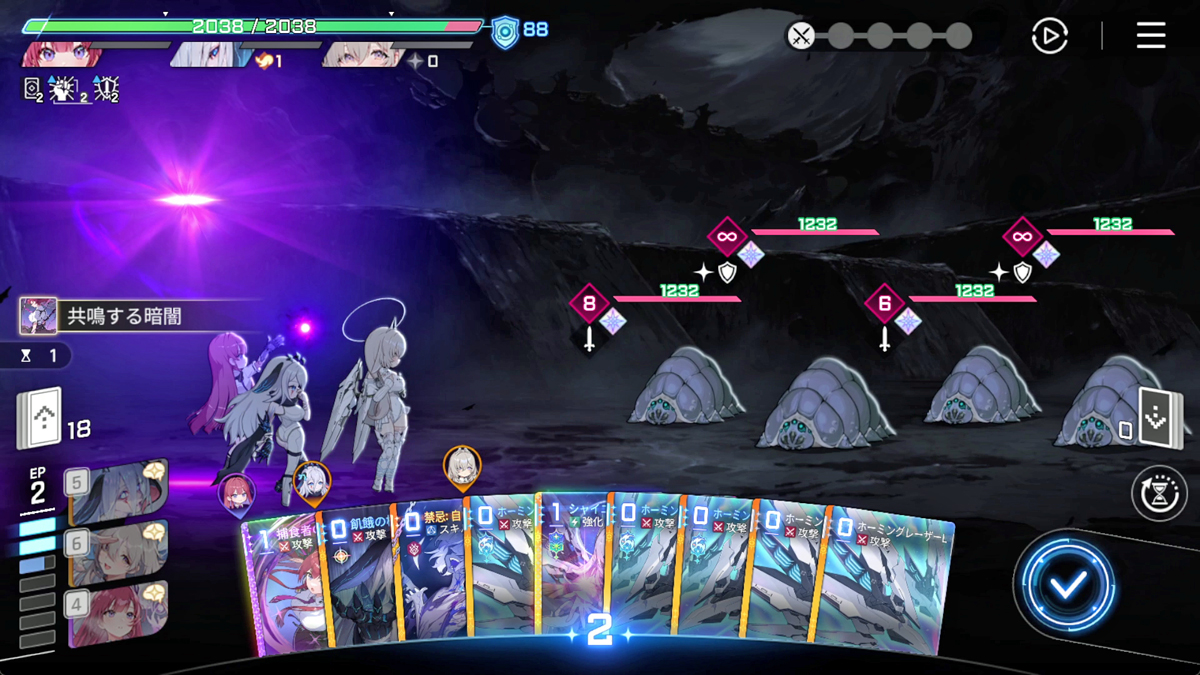This screenshot has height=675, width=1200.
Task: Open the hamburger menu
Action: click(1151, 36)
